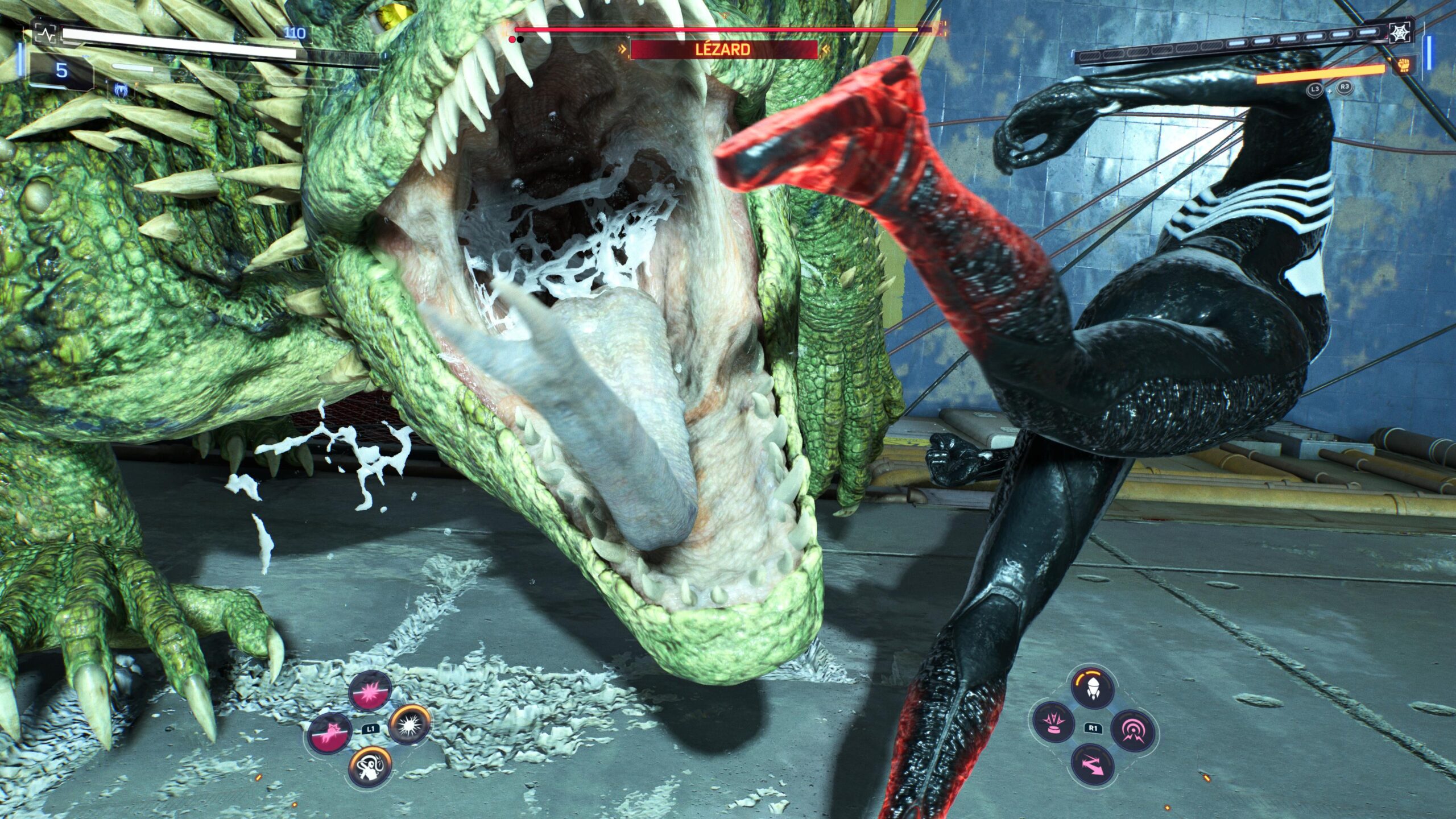Screen dimensions: 1456x819
Task: Choose the pink burst-mine gadget
Action: point(1053,722)
